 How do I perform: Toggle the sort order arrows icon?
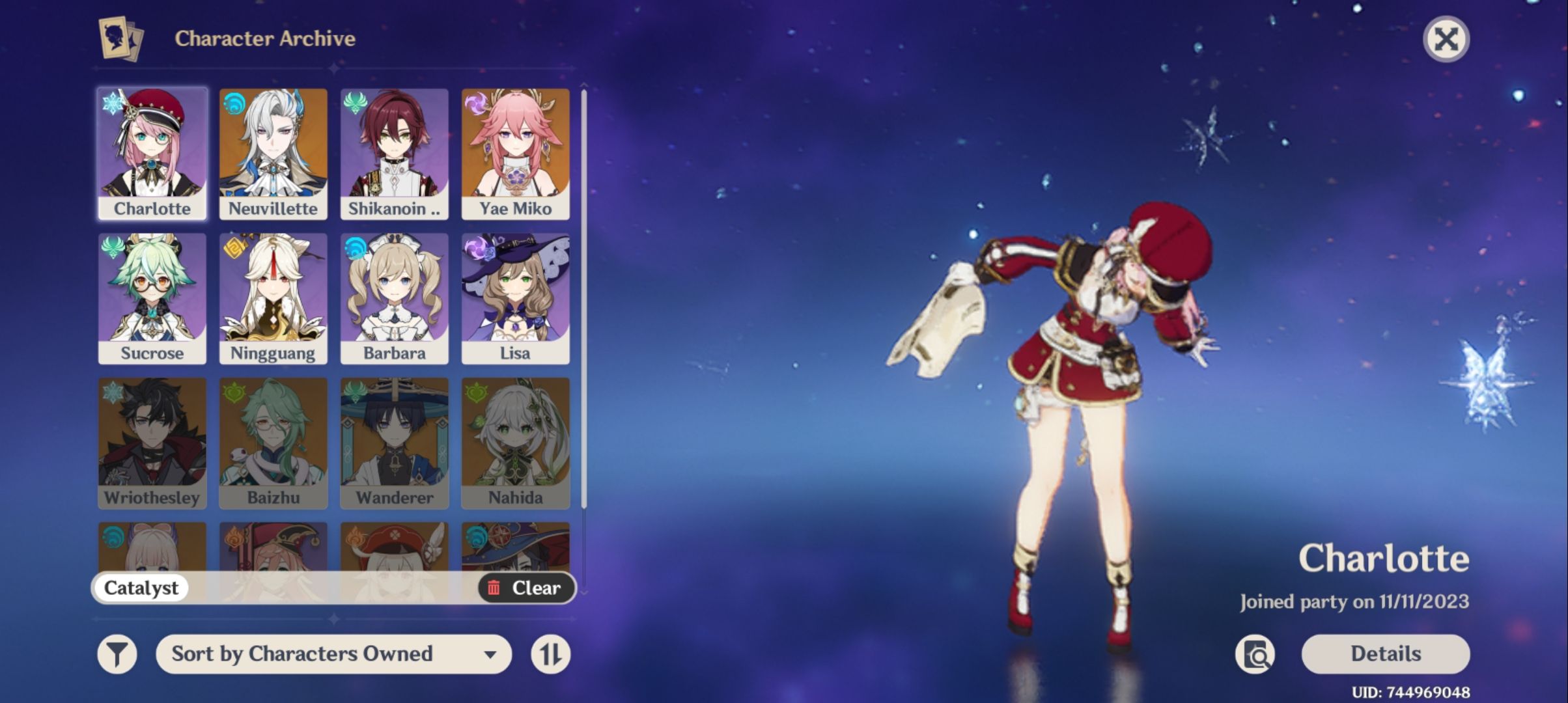(x=551, y=654)
